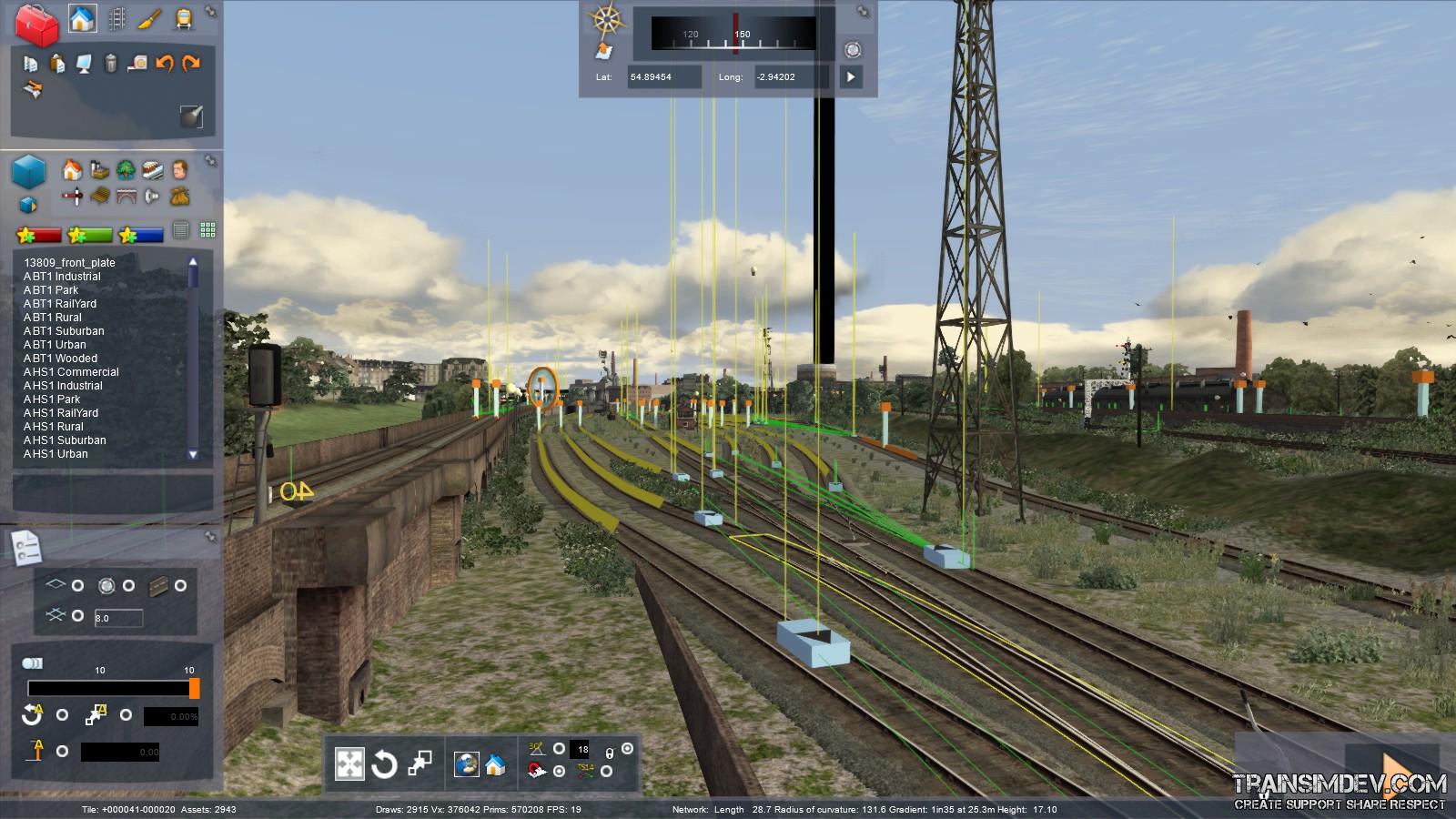The width and height of the screenshot is (1456, 819).
Task: Click the 8.0 snap value field
Action: click(118, 619)
